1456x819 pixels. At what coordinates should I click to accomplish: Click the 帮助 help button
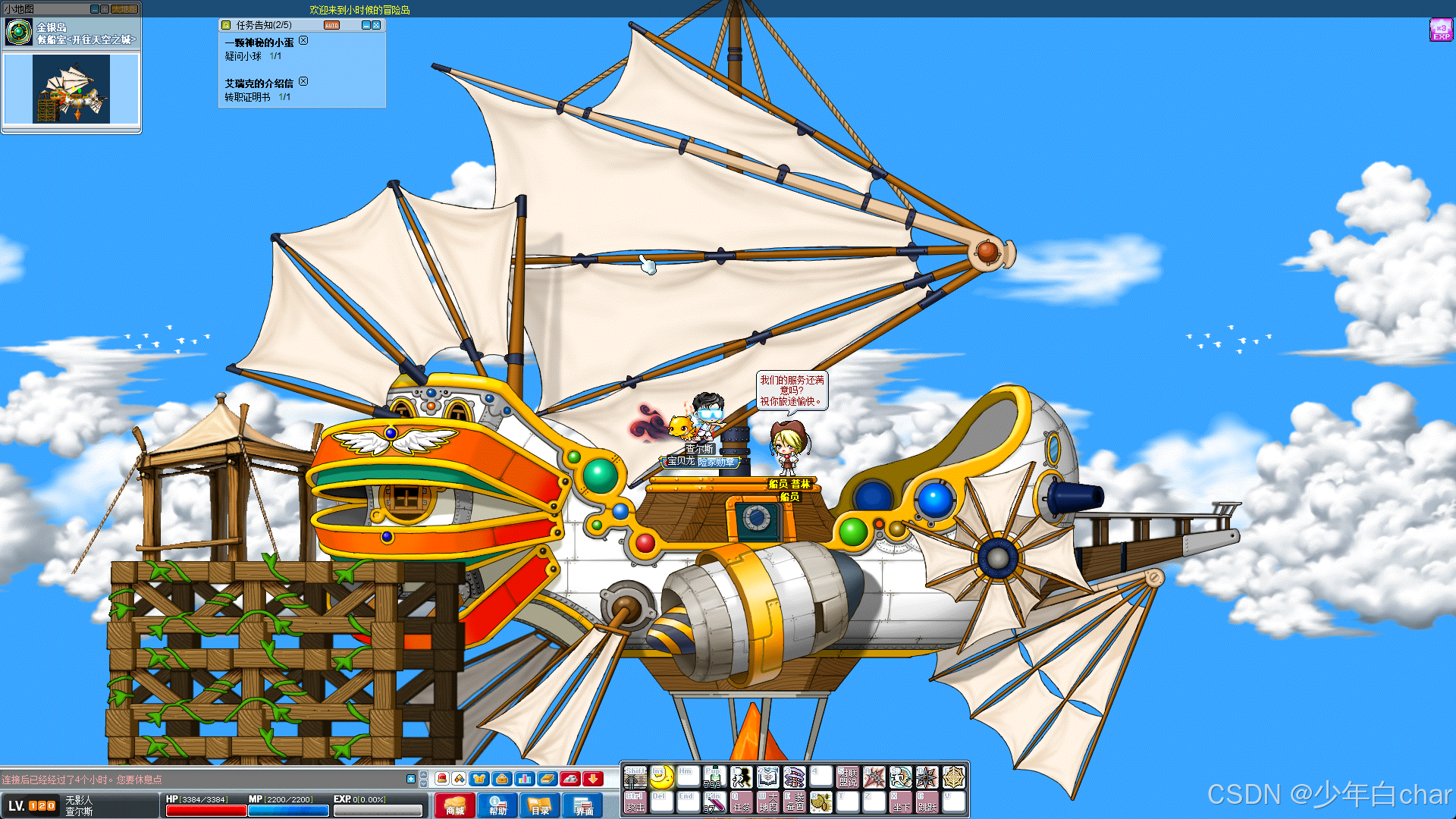[x=497, y=805]
